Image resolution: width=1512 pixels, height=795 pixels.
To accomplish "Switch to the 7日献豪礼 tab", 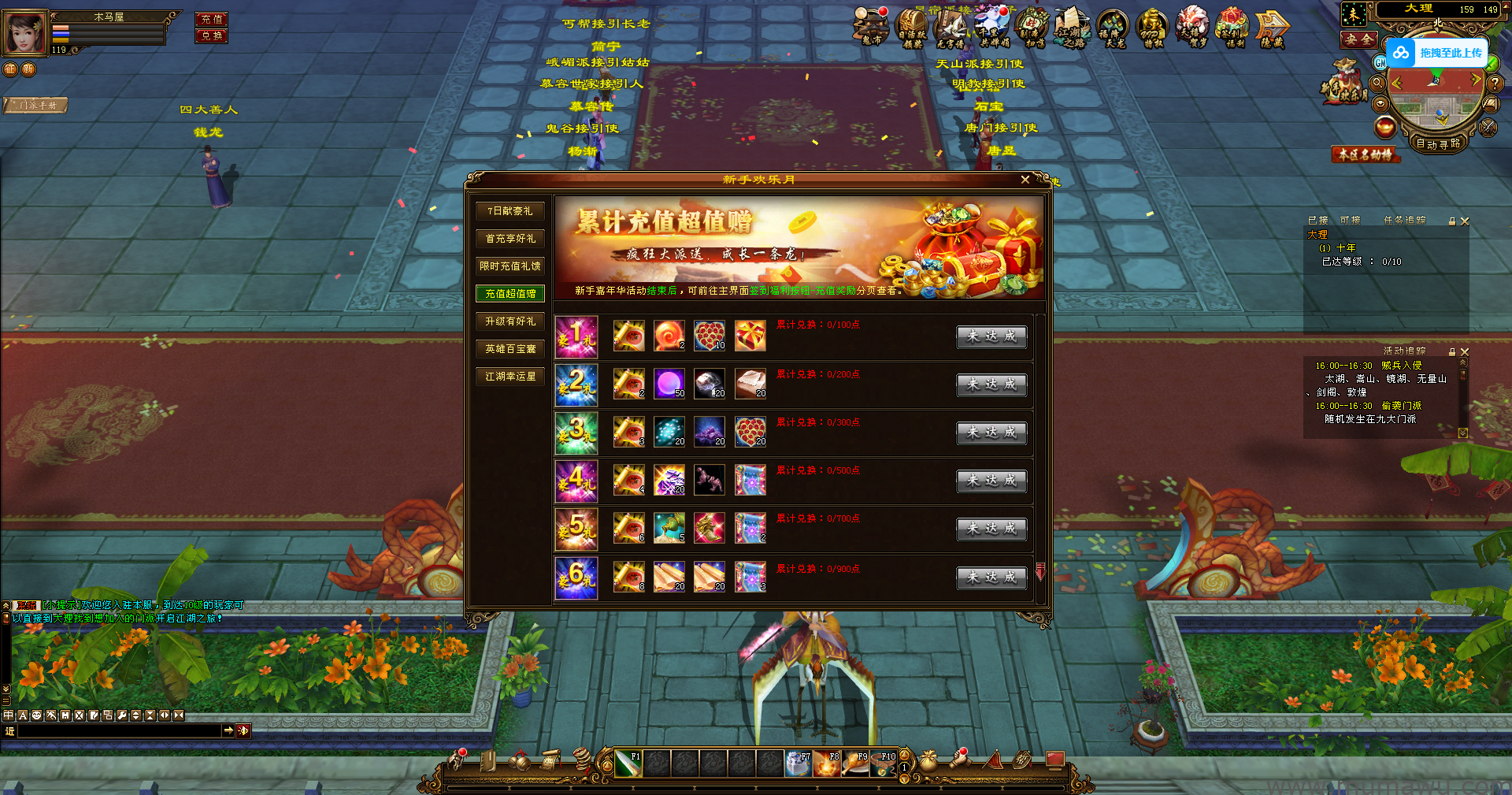I will pyautogui.click(x=510, y=211).
